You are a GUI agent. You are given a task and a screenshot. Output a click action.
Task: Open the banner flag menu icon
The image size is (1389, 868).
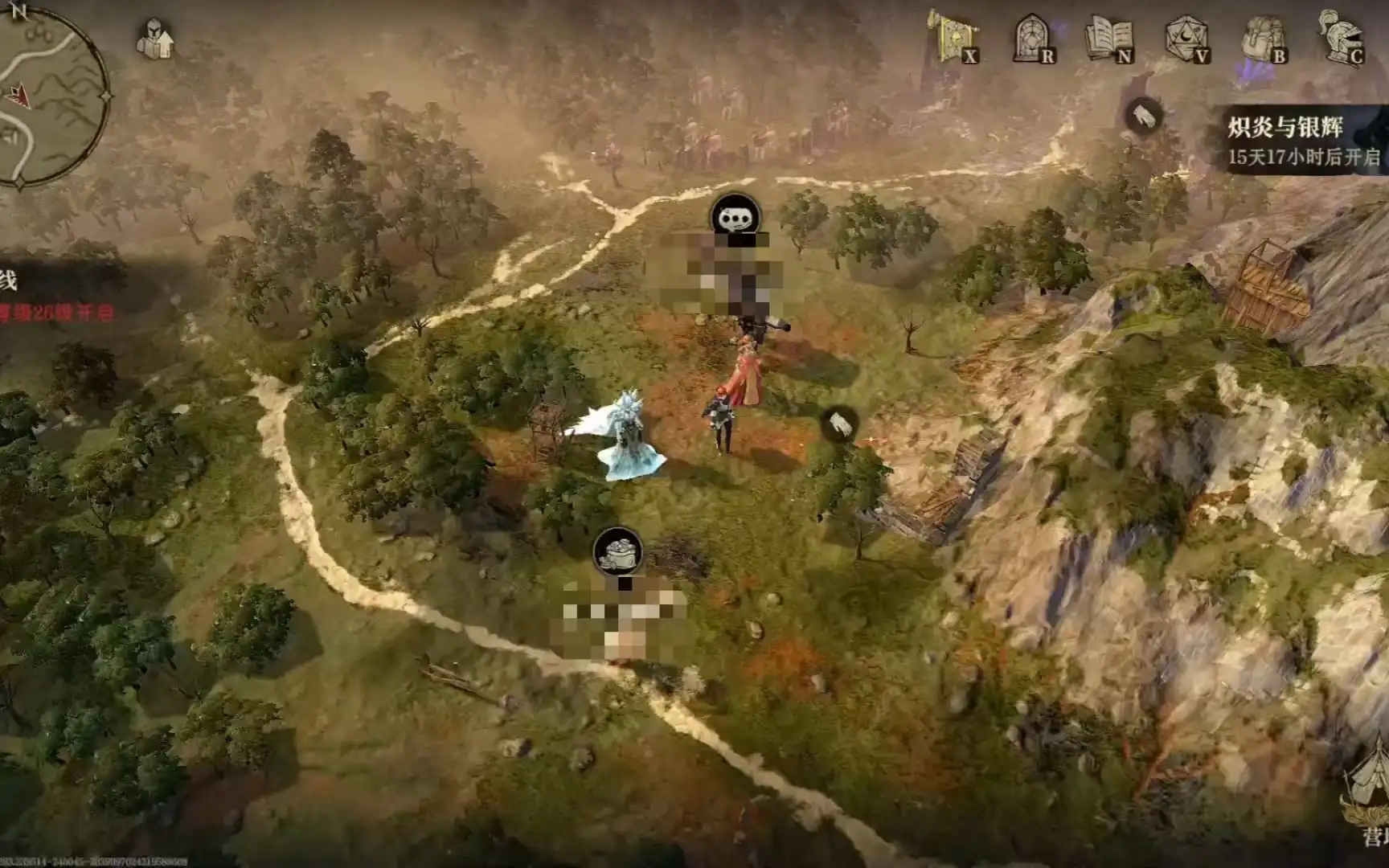click(x=953, y=36)
